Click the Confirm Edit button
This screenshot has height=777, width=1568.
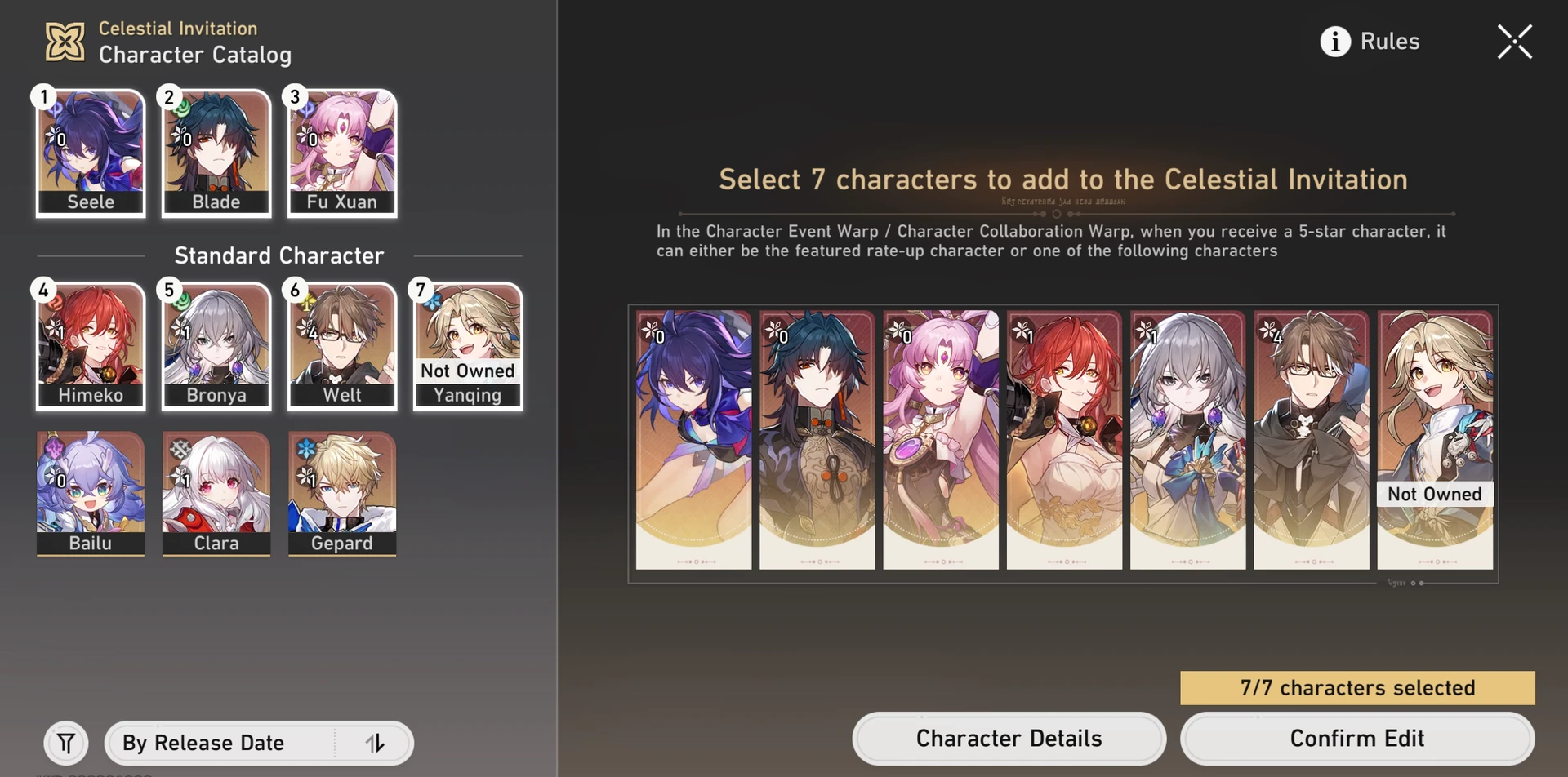tap(1356, 738)
